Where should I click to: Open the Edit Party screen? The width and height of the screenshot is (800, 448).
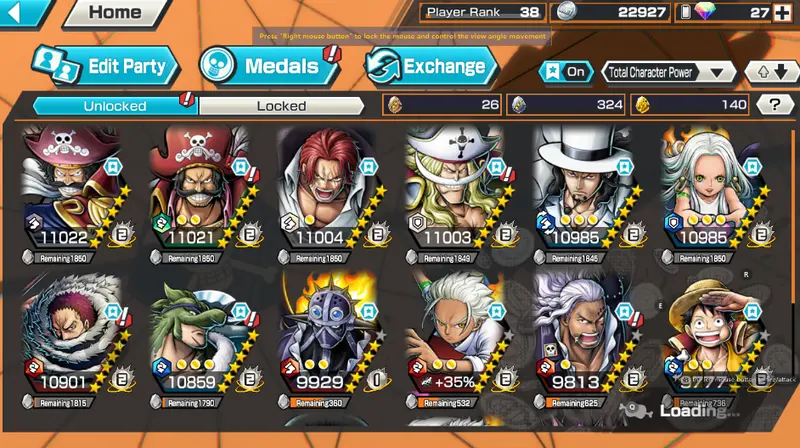coord(105,66)
